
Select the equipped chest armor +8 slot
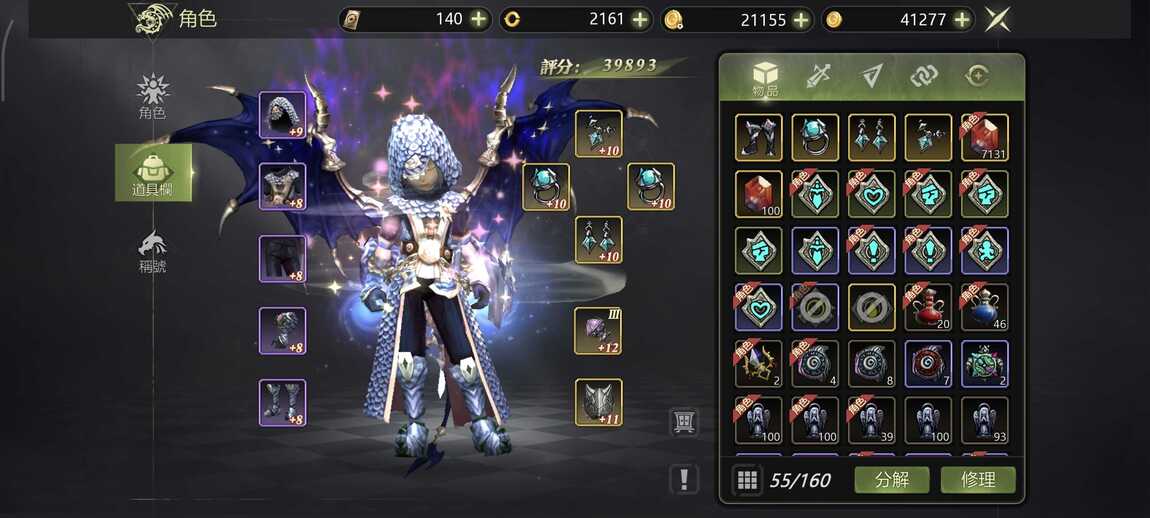[282, 187]
